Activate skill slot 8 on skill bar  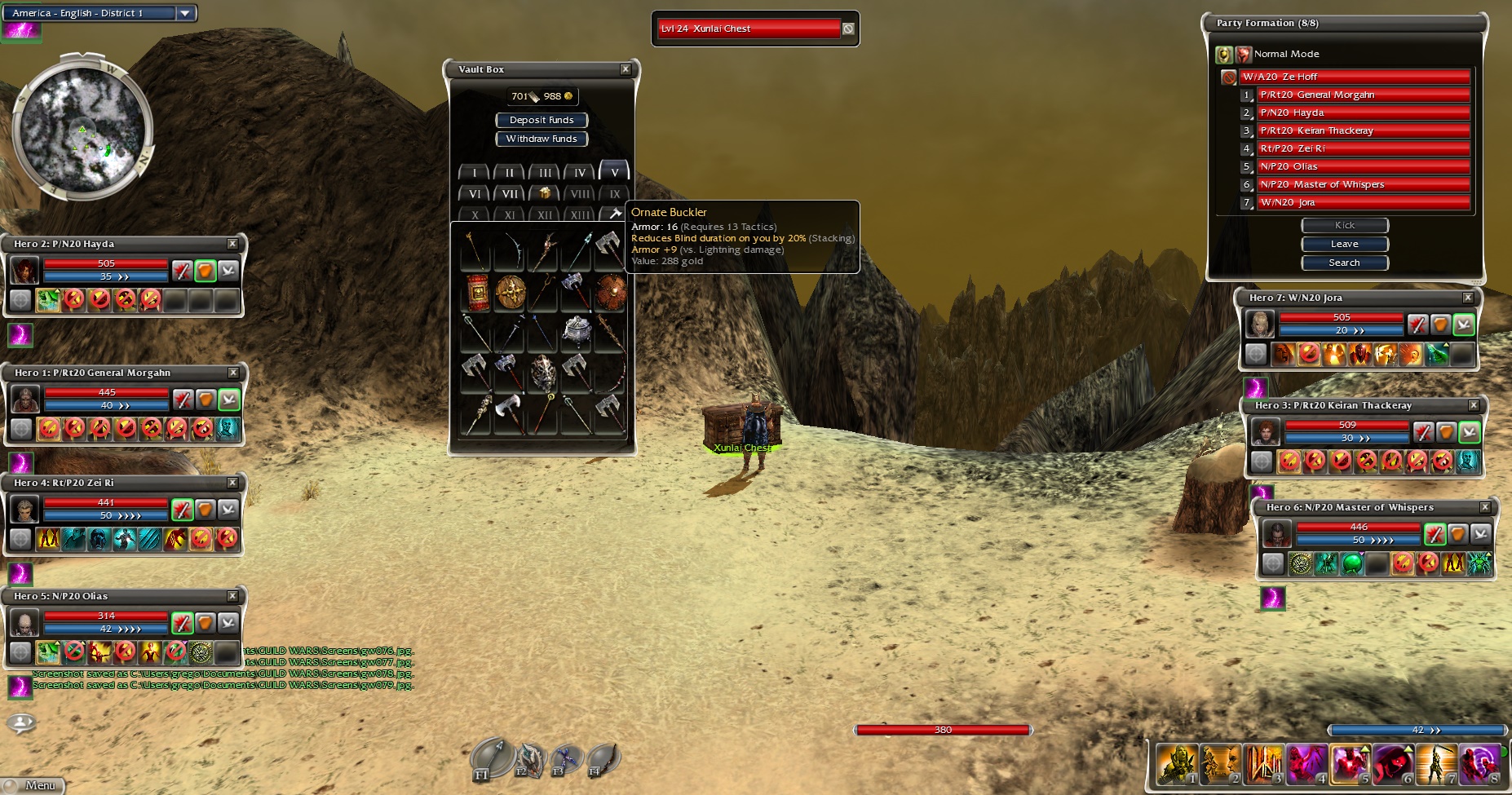(x=1480, y=764)
